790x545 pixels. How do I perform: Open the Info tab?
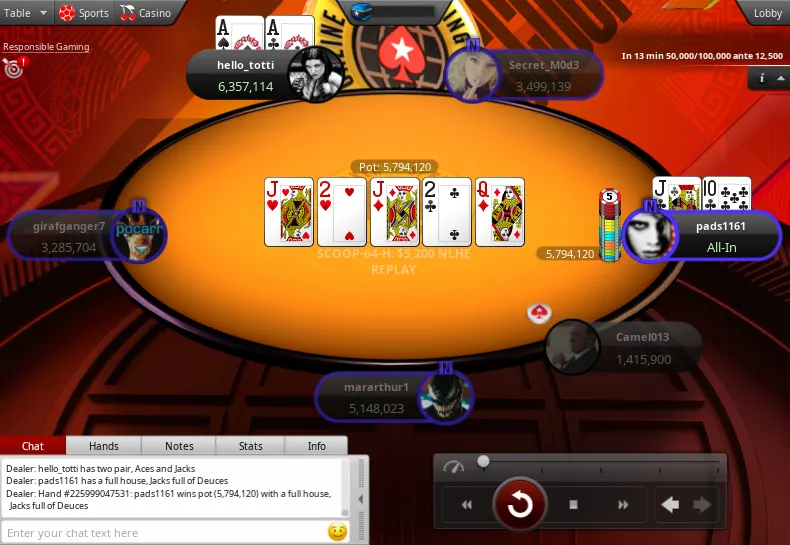(x=316, y=446)
